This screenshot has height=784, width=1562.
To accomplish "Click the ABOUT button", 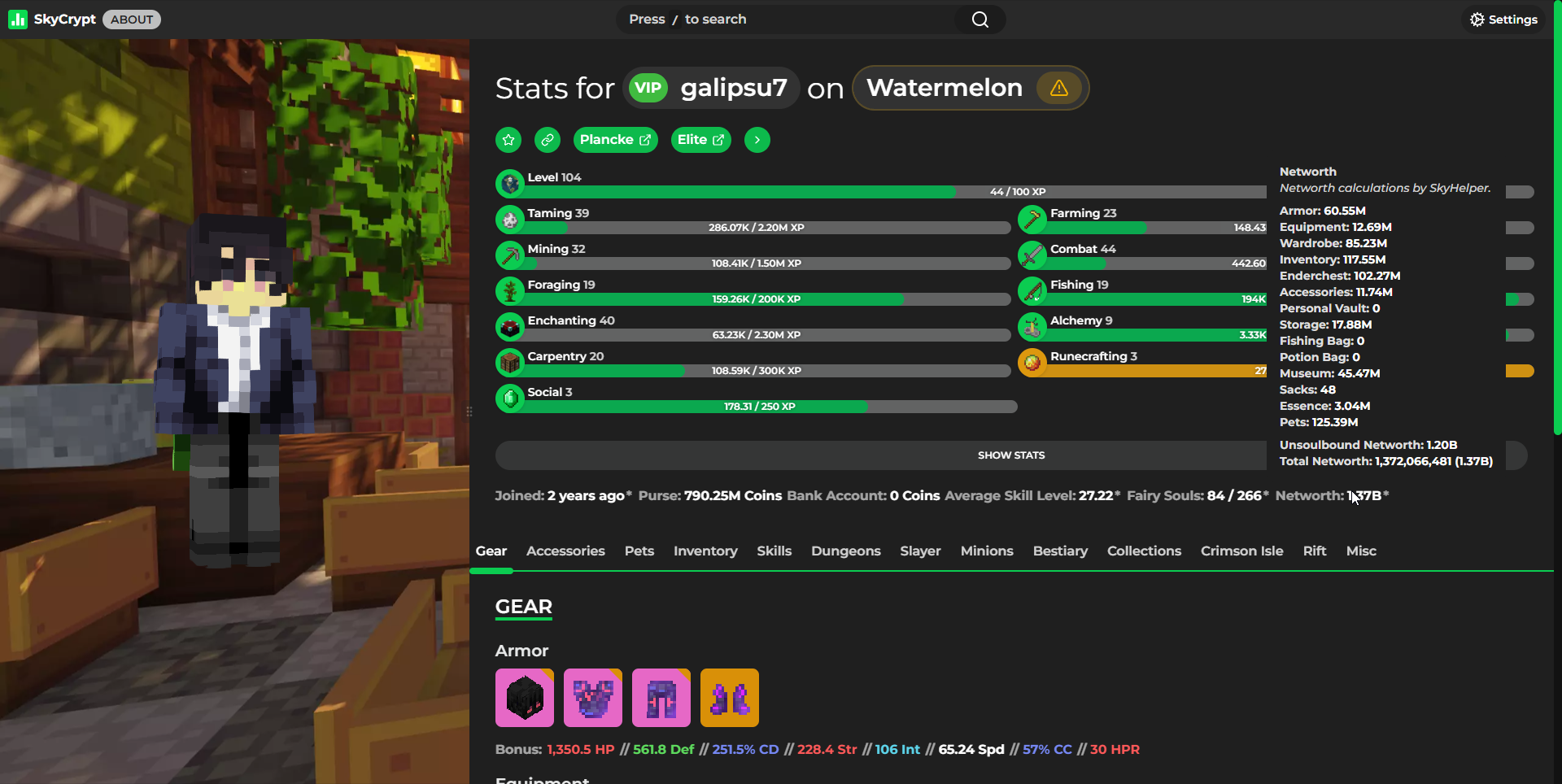I will tap(131, 19).
